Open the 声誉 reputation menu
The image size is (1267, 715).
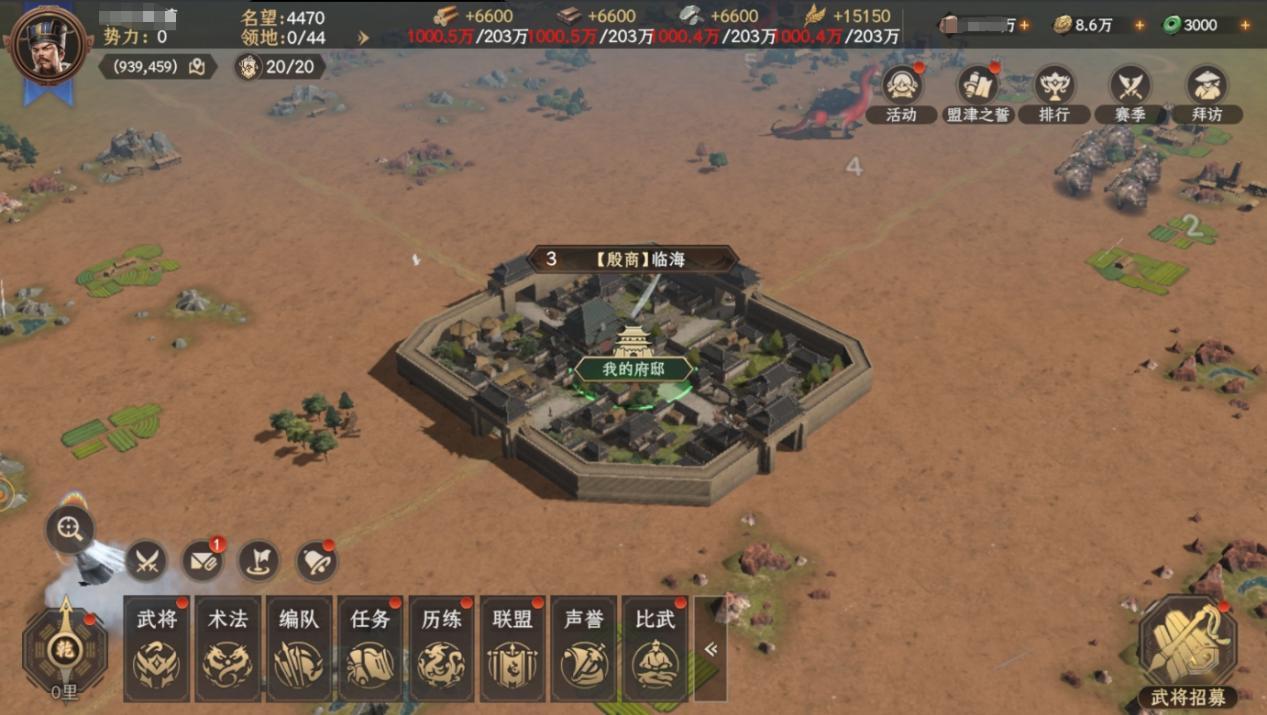[584, 648]
